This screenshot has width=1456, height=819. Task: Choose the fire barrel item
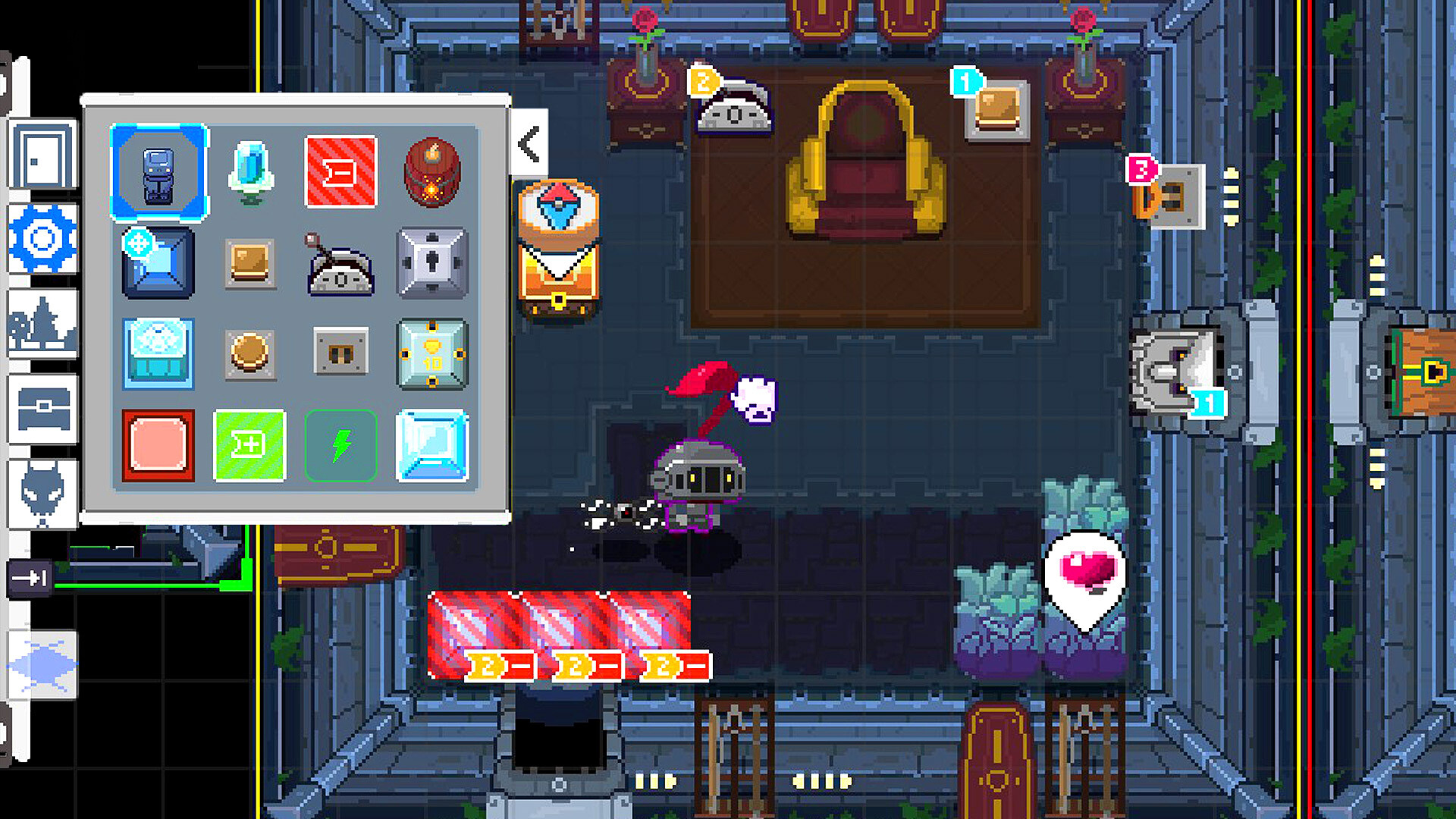[433, 173]
